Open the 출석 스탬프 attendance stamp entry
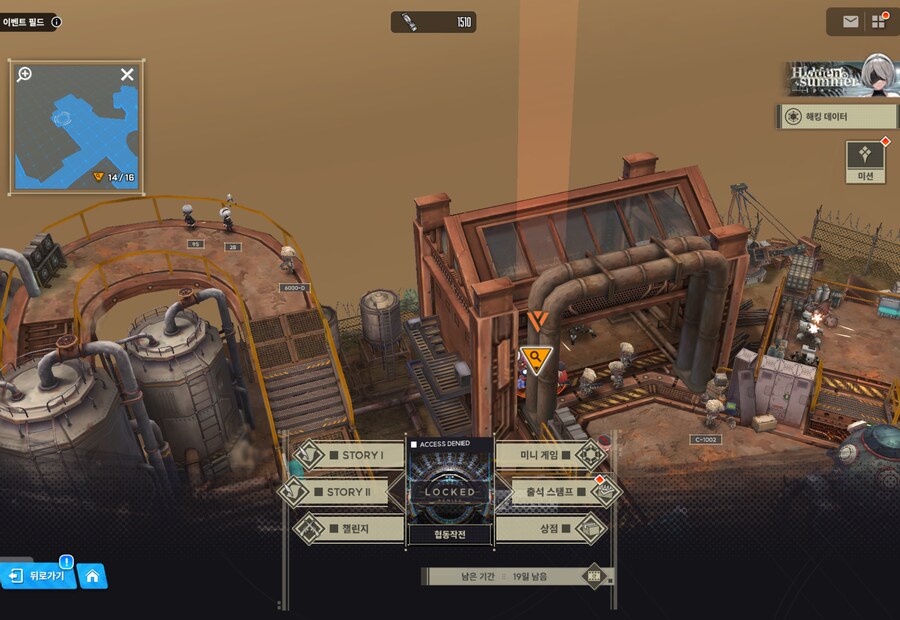The width and height of the screenshot is (900, 620). [557, 492]
